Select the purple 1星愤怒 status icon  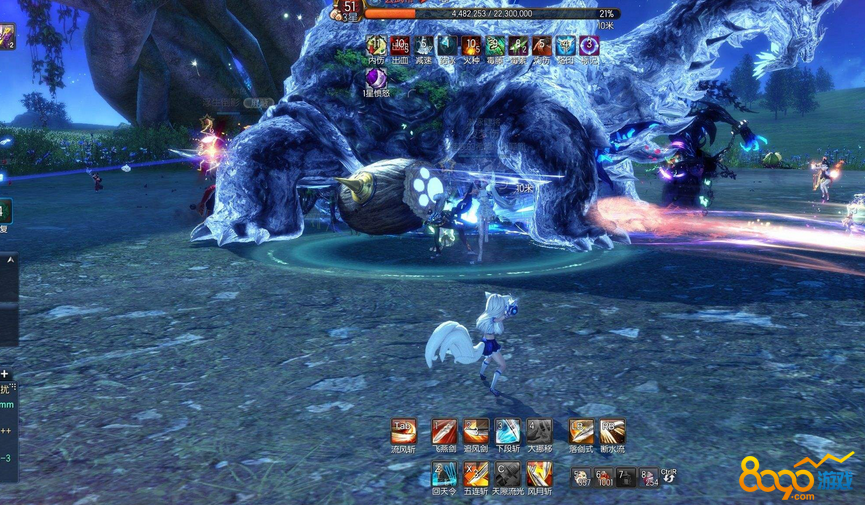pyautogui.click(x=376, y=78)
